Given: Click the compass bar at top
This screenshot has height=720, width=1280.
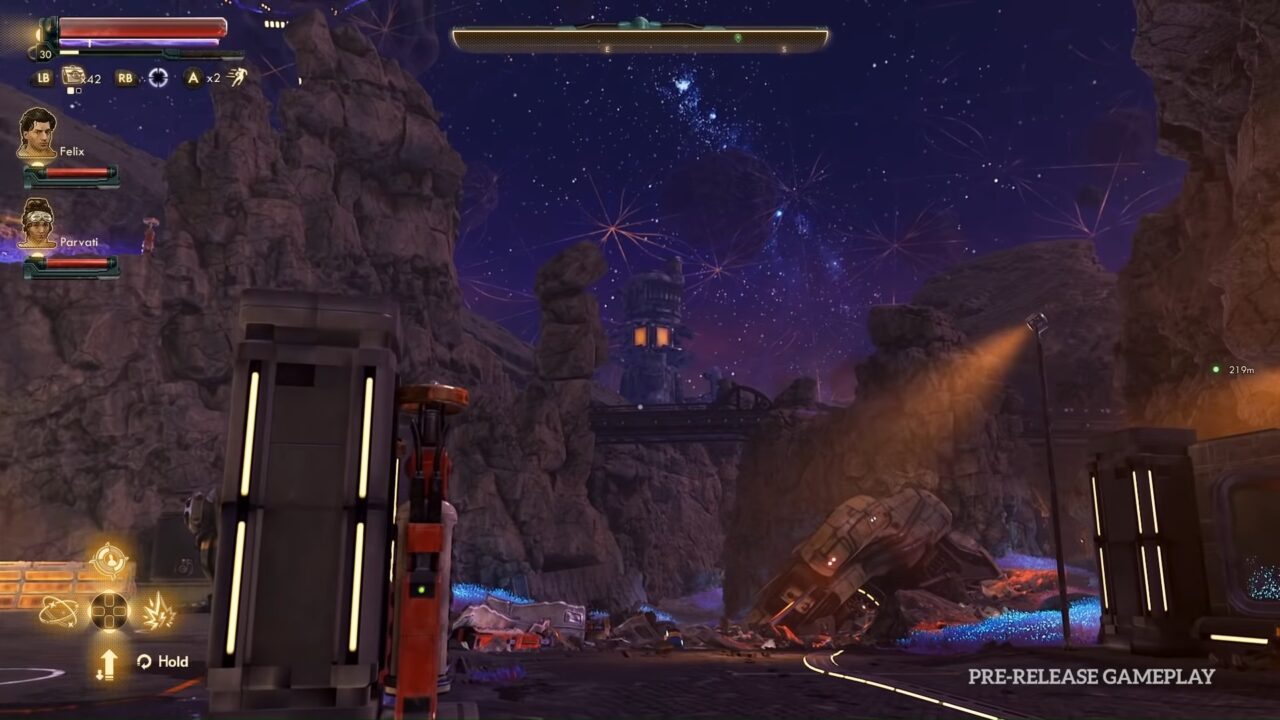Looking at the screenshot, I should point(640,40).
